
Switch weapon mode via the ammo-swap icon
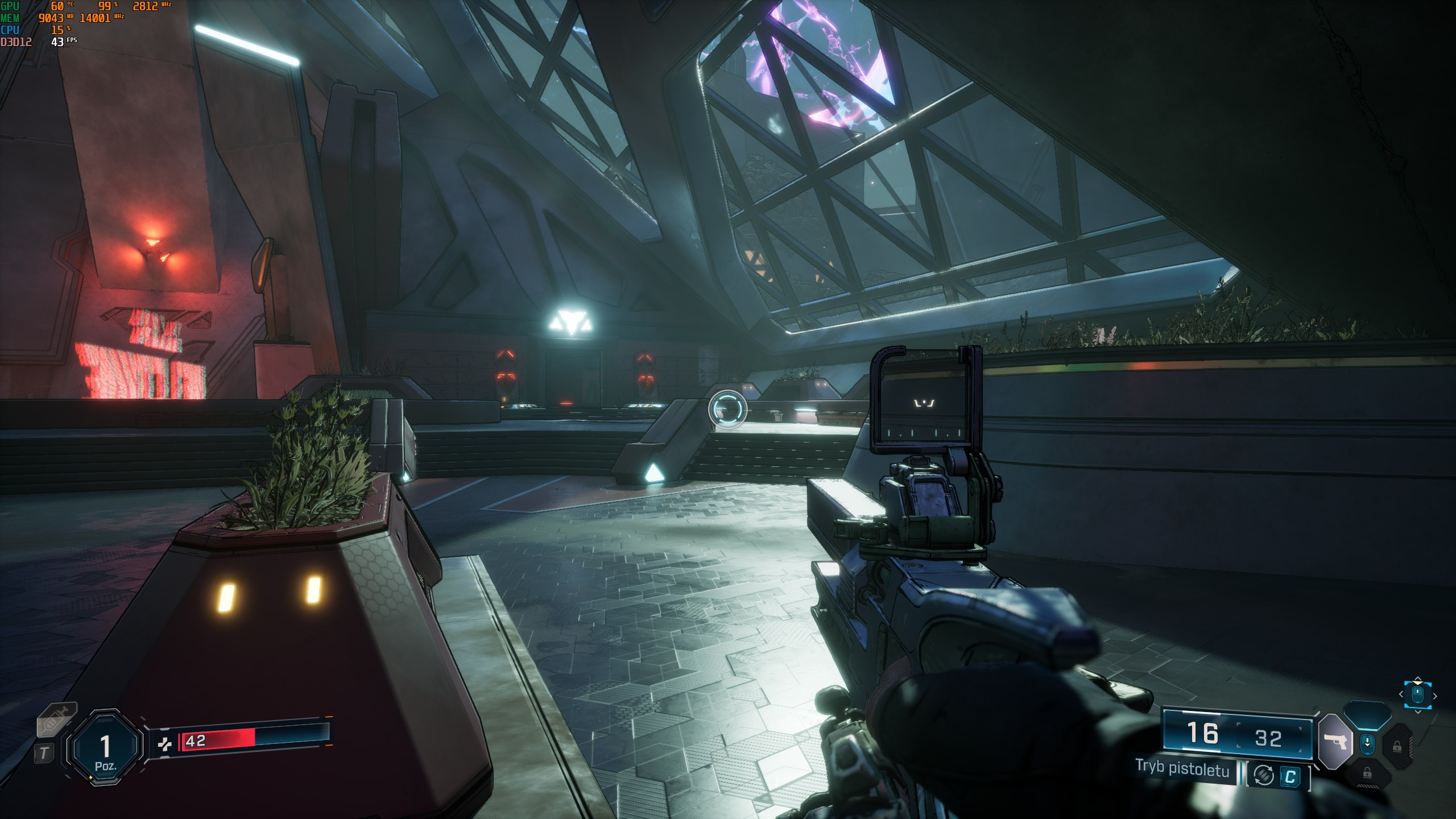point(1264,776)
